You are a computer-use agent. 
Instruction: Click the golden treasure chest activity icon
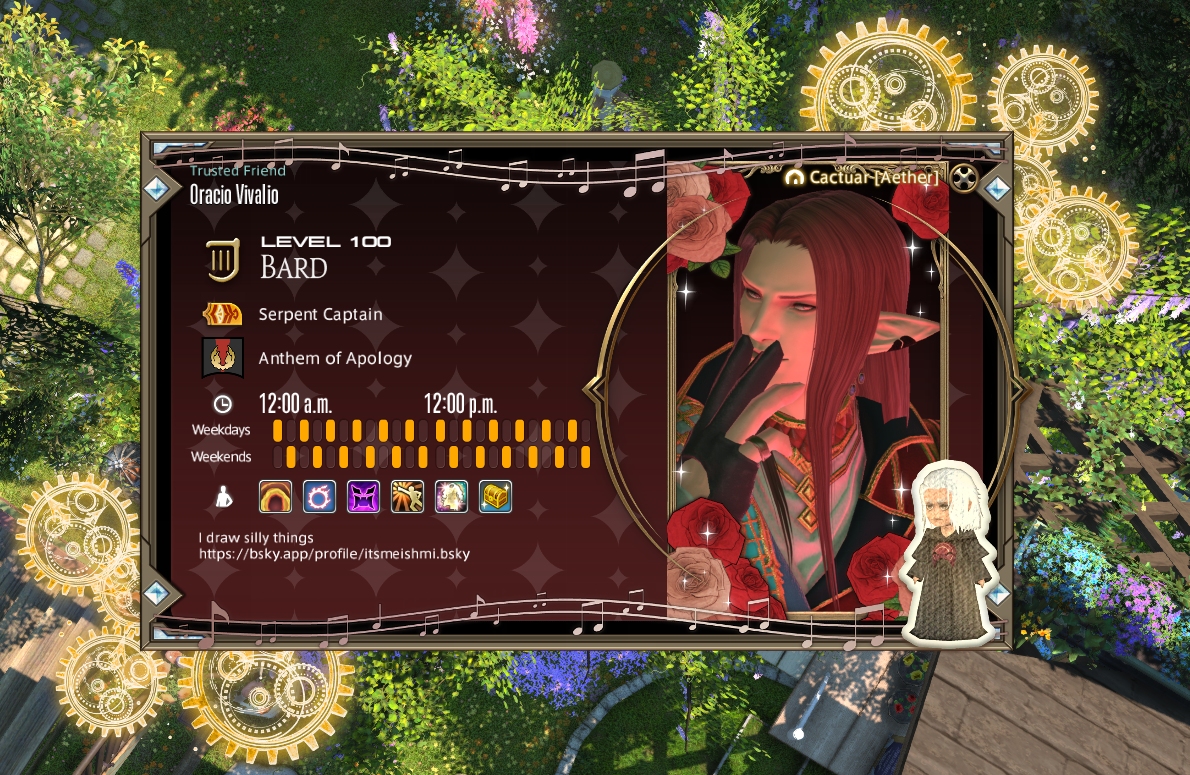click(495, 496)
